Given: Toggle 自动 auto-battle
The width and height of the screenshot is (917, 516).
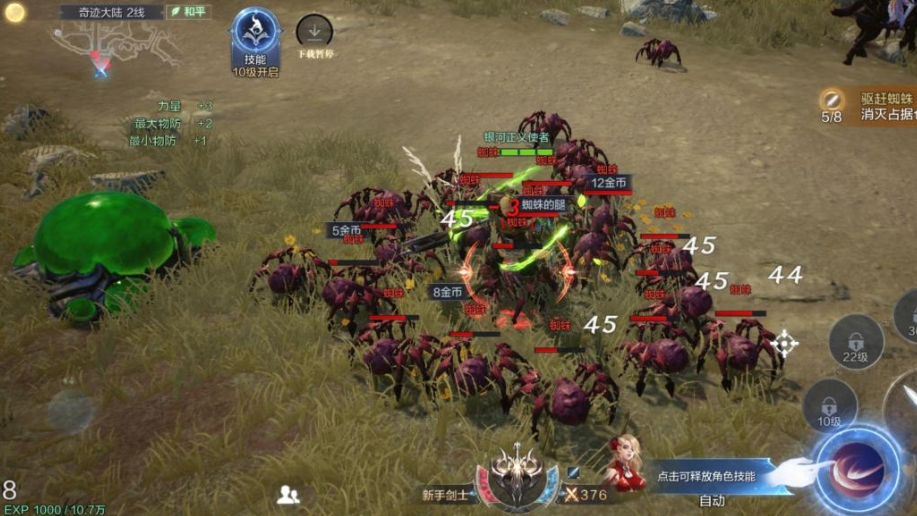Looking at the screenshot, I should coord(712,500).
